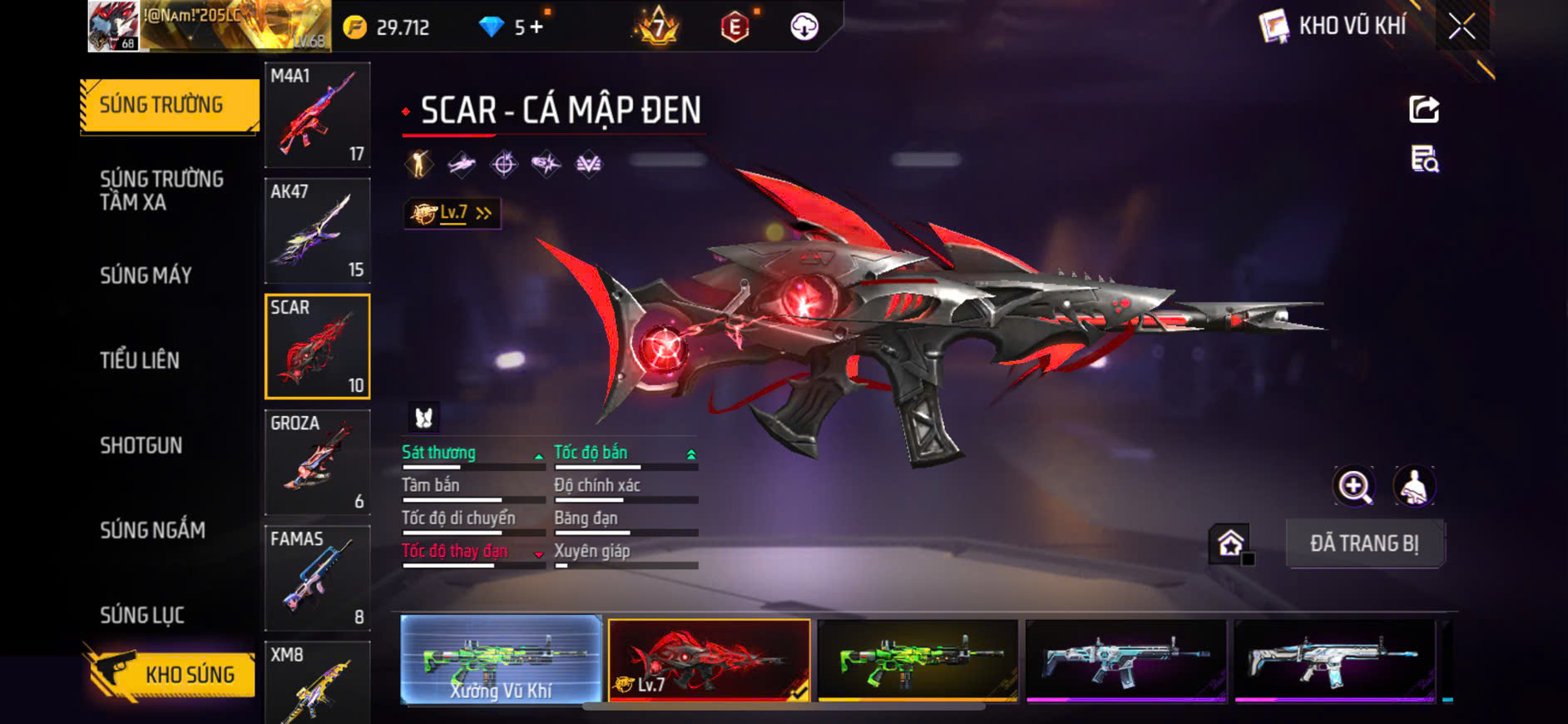
Task: Share the SCAR skin via share icon
Action: point(1423,109)
